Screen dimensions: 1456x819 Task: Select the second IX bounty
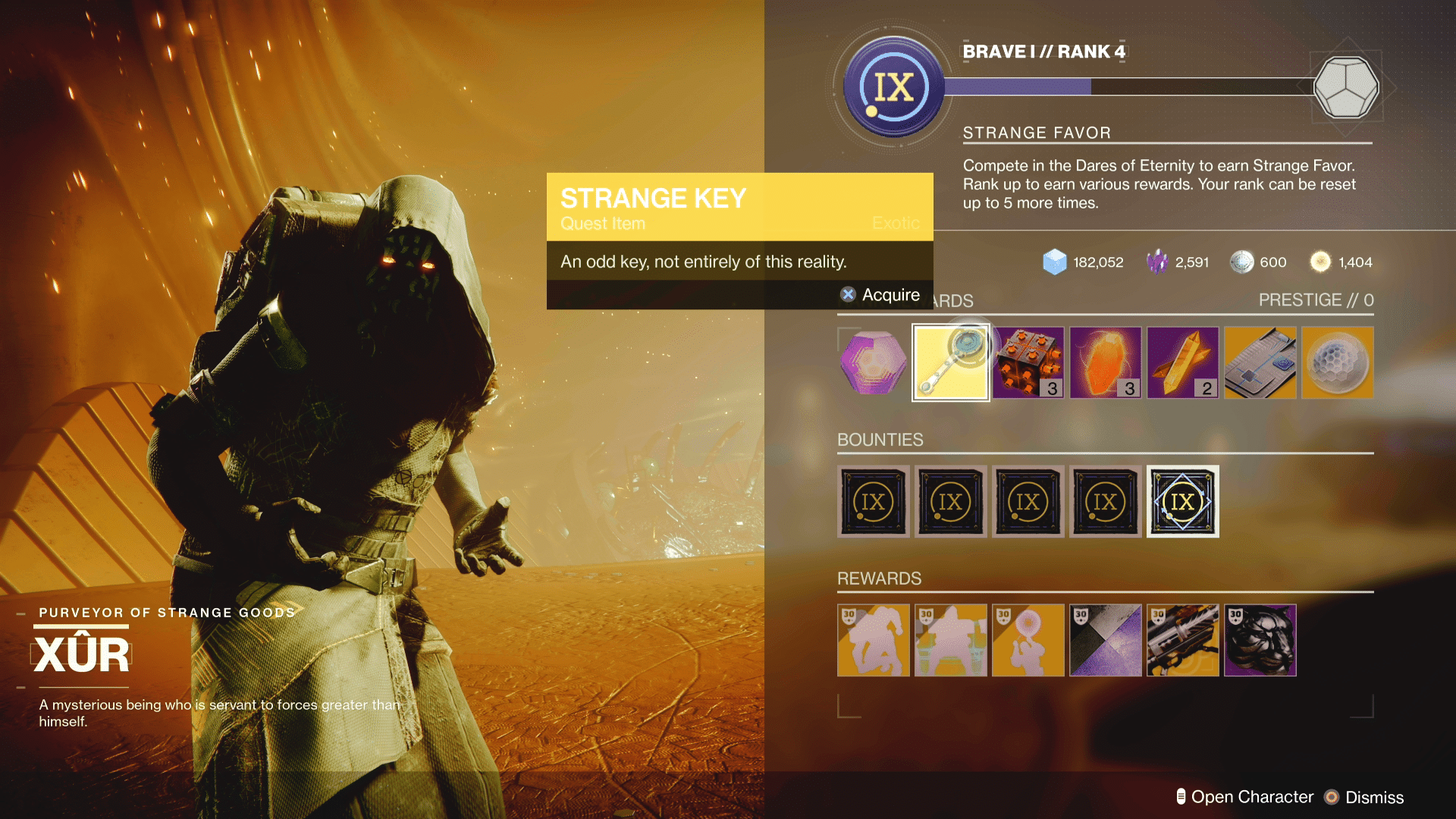tap(950, 501)
